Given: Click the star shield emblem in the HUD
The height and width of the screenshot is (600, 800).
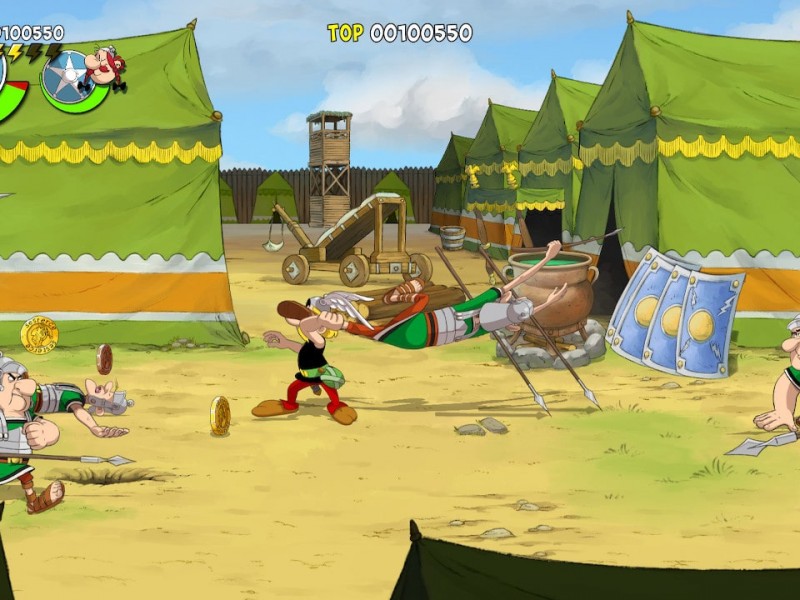Looking at the screenshot, I should (67, 75).
